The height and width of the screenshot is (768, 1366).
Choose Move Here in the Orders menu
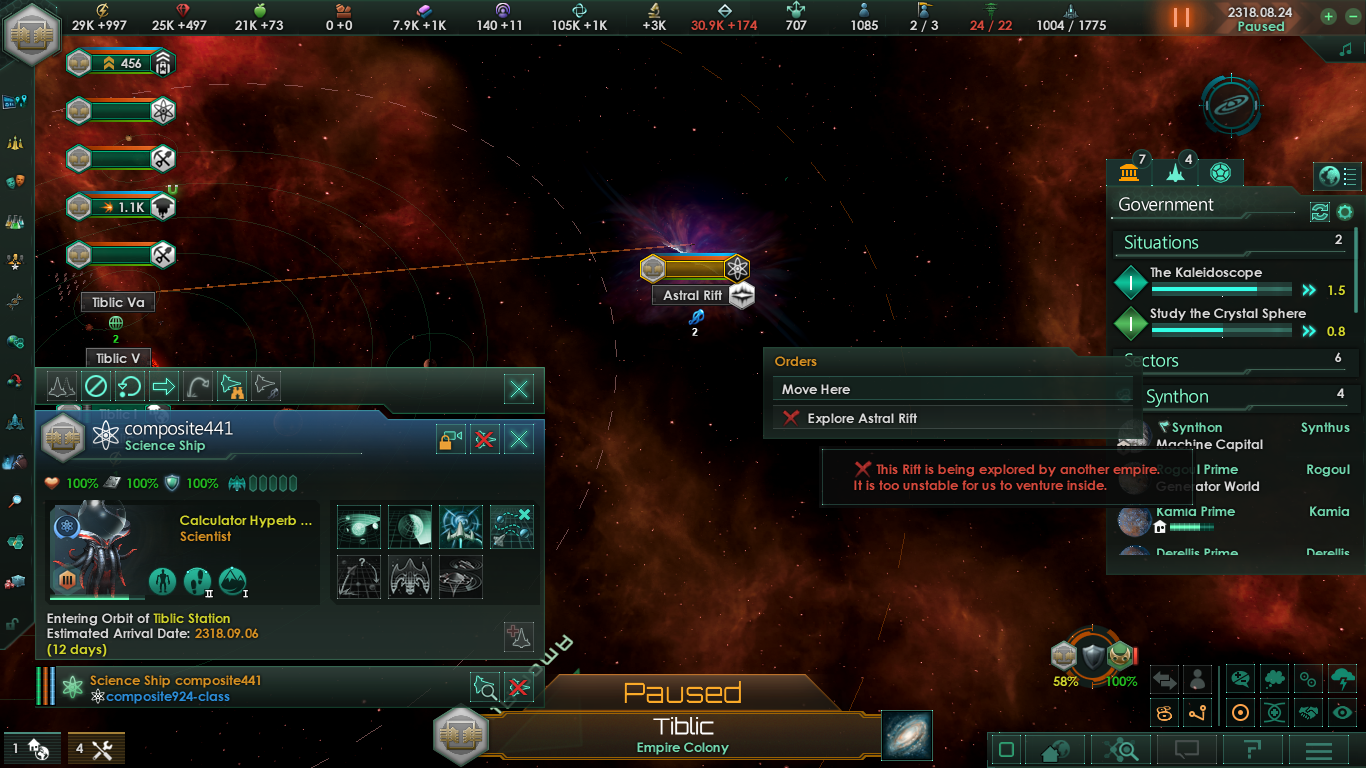pos(816,389)
